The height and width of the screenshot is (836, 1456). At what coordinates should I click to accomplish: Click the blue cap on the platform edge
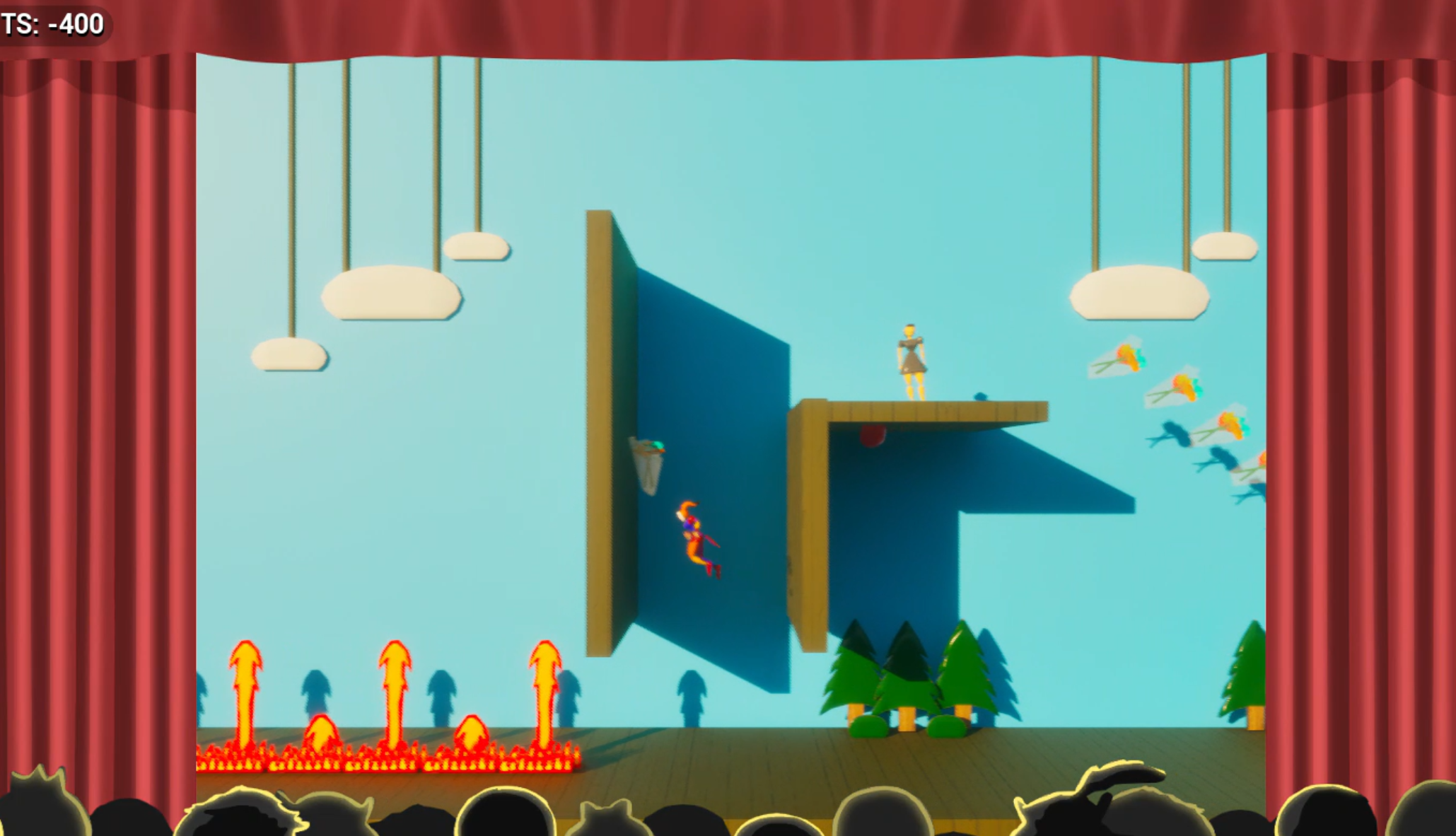point(980,397)
